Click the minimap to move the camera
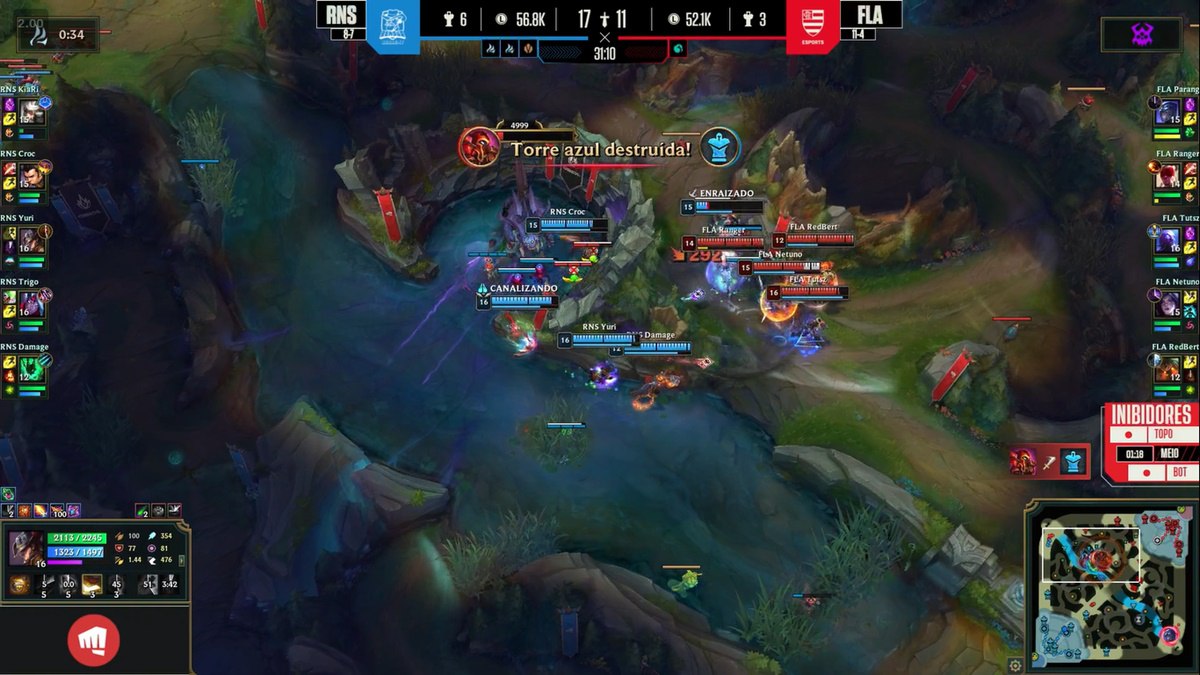The width and height of the screenshot is (1200, 675). tap(1108, 584)
